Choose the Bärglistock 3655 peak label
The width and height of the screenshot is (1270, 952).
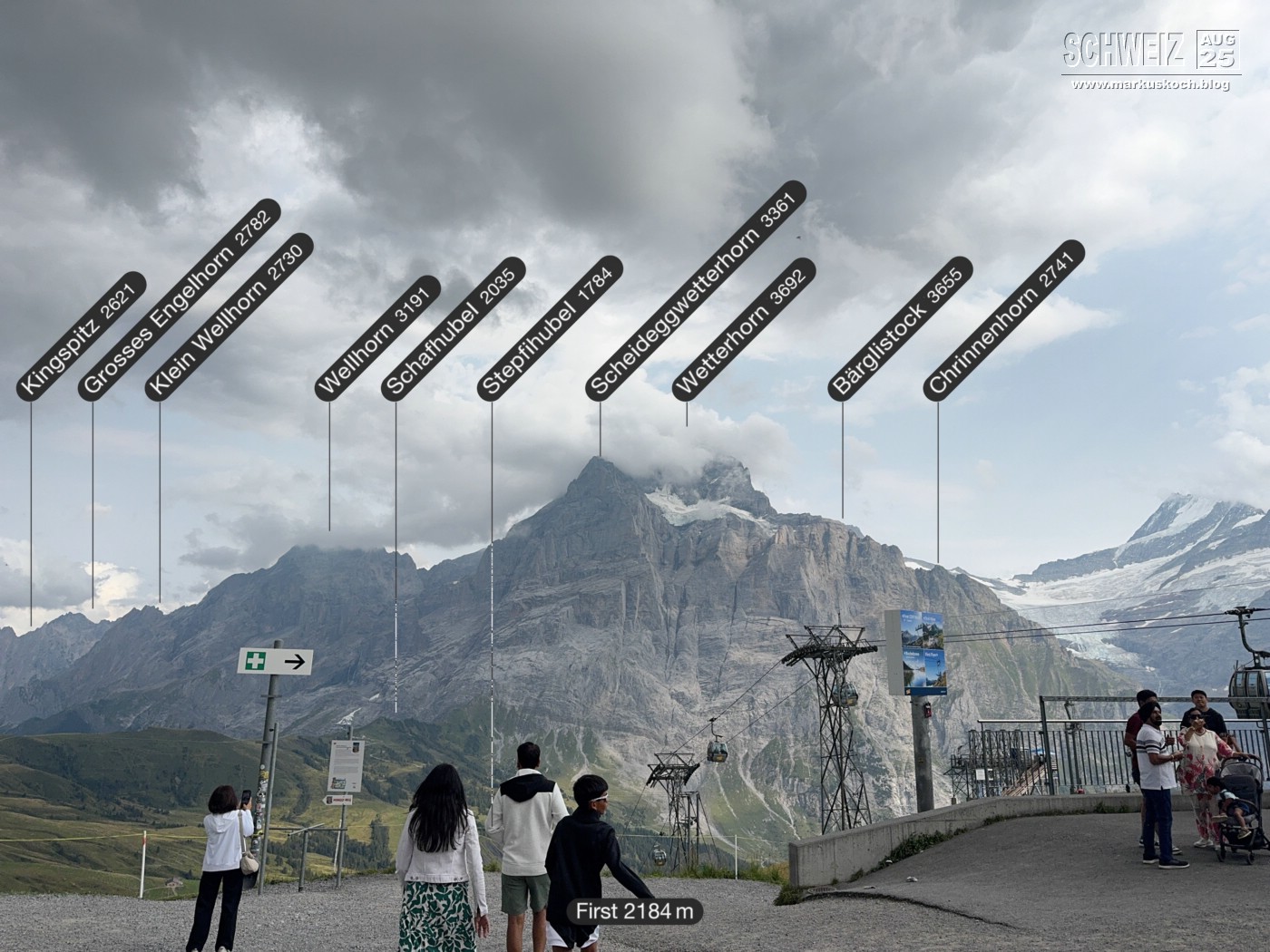900,328
